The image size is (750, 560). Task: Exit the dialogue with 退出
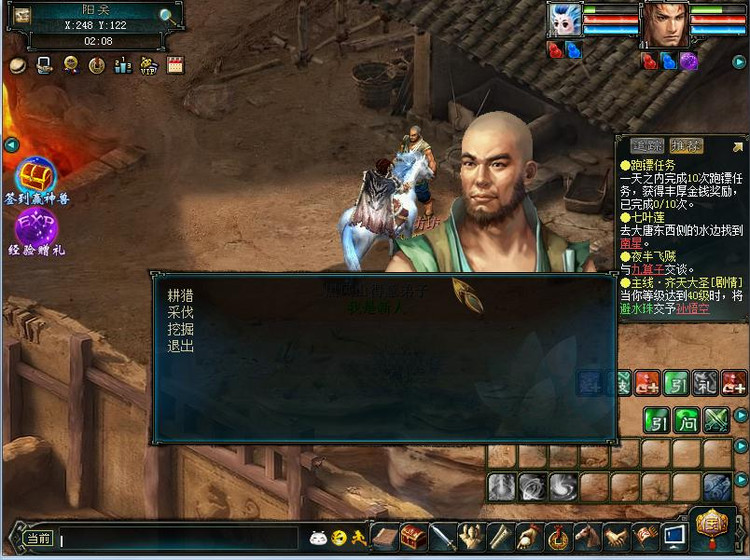click(181, 346)
